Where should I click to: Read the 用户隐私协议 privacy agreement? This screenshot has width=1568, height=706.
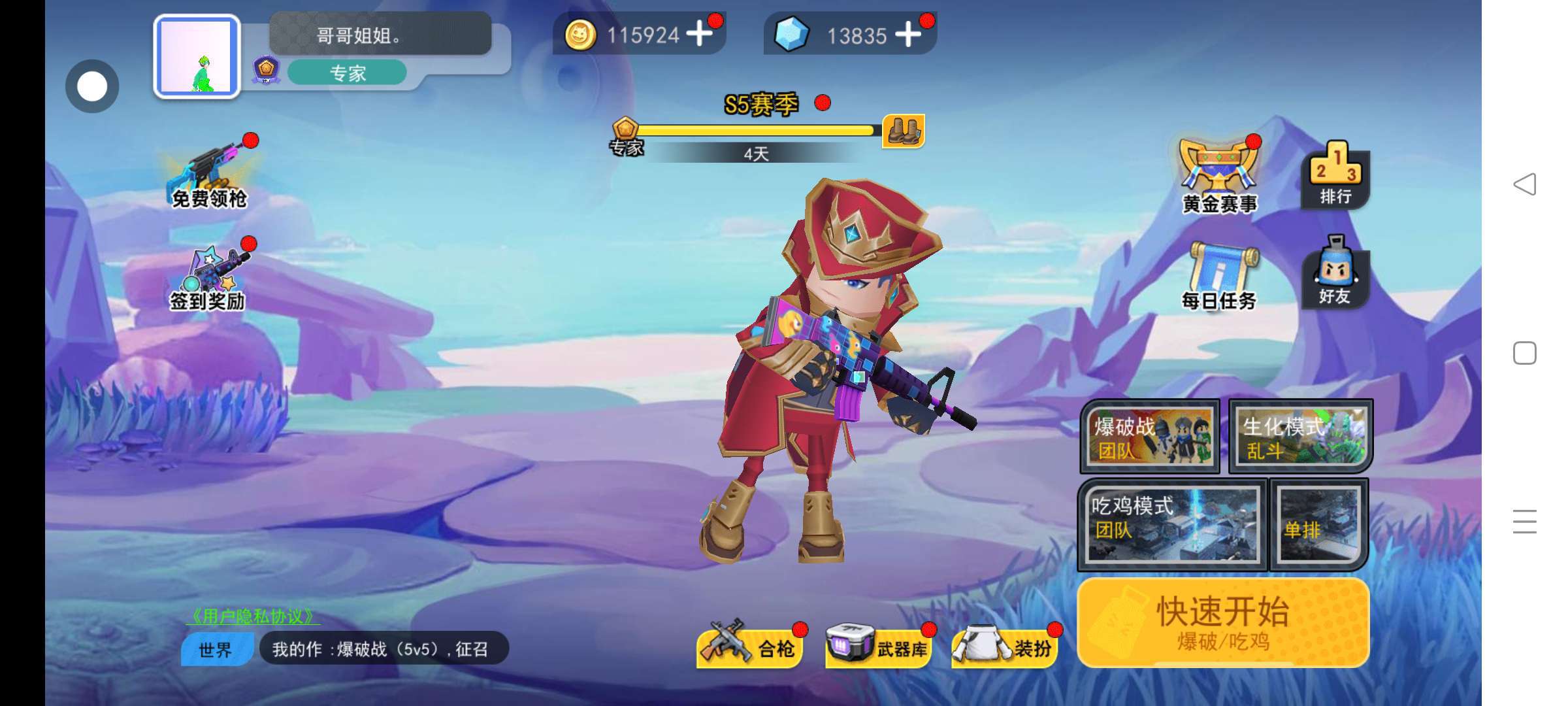253,616
